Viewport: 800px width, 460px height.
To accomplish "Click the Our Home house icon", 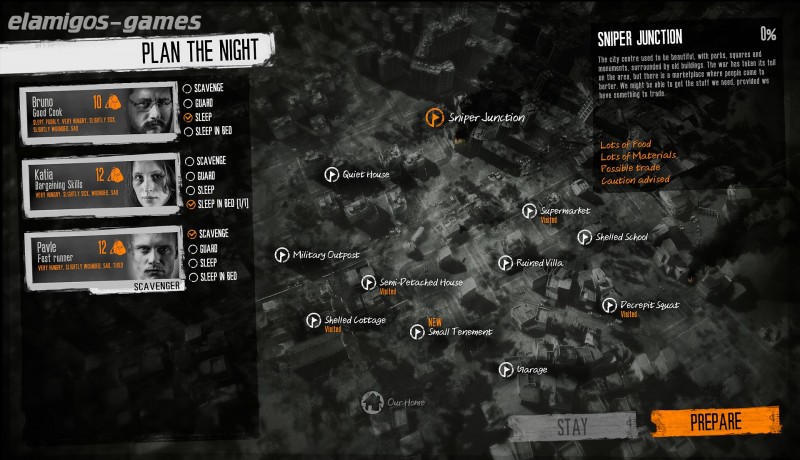I will pyautogui.click(x=372, y=402).
